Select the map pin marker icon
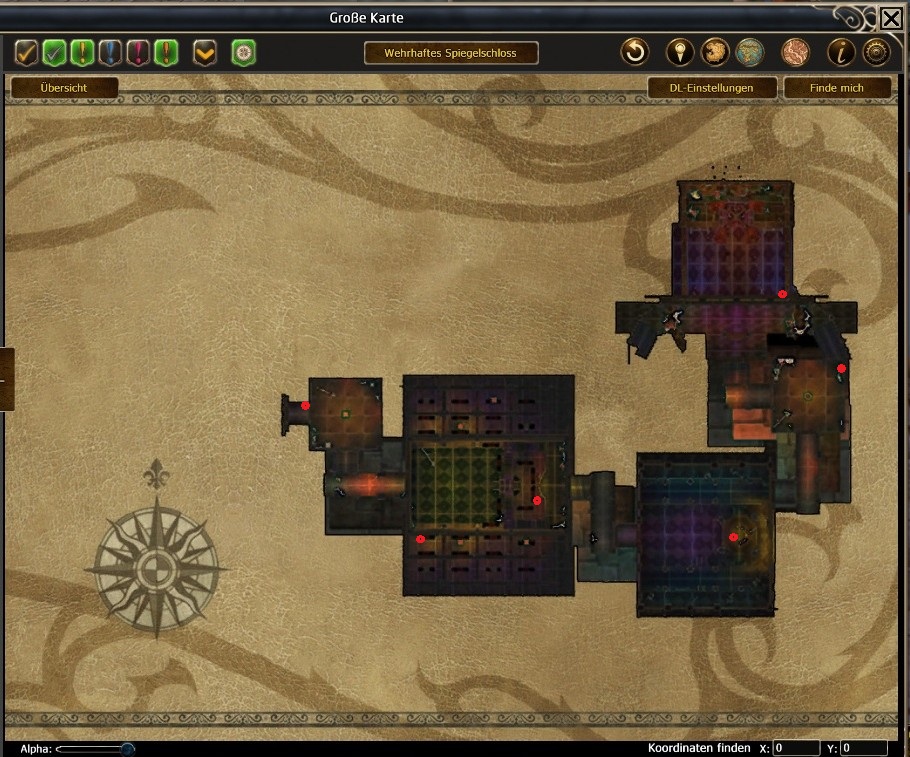Viewport: 910px width, 757px height. click(x=681, y=52)
